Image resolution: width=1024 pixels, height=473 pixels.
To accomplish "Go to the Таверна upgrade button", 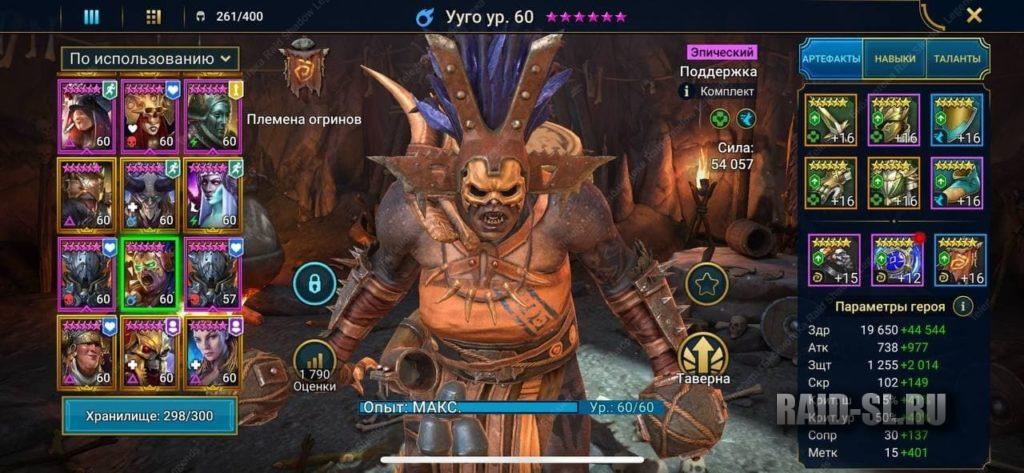I will (x=703, y=358).
